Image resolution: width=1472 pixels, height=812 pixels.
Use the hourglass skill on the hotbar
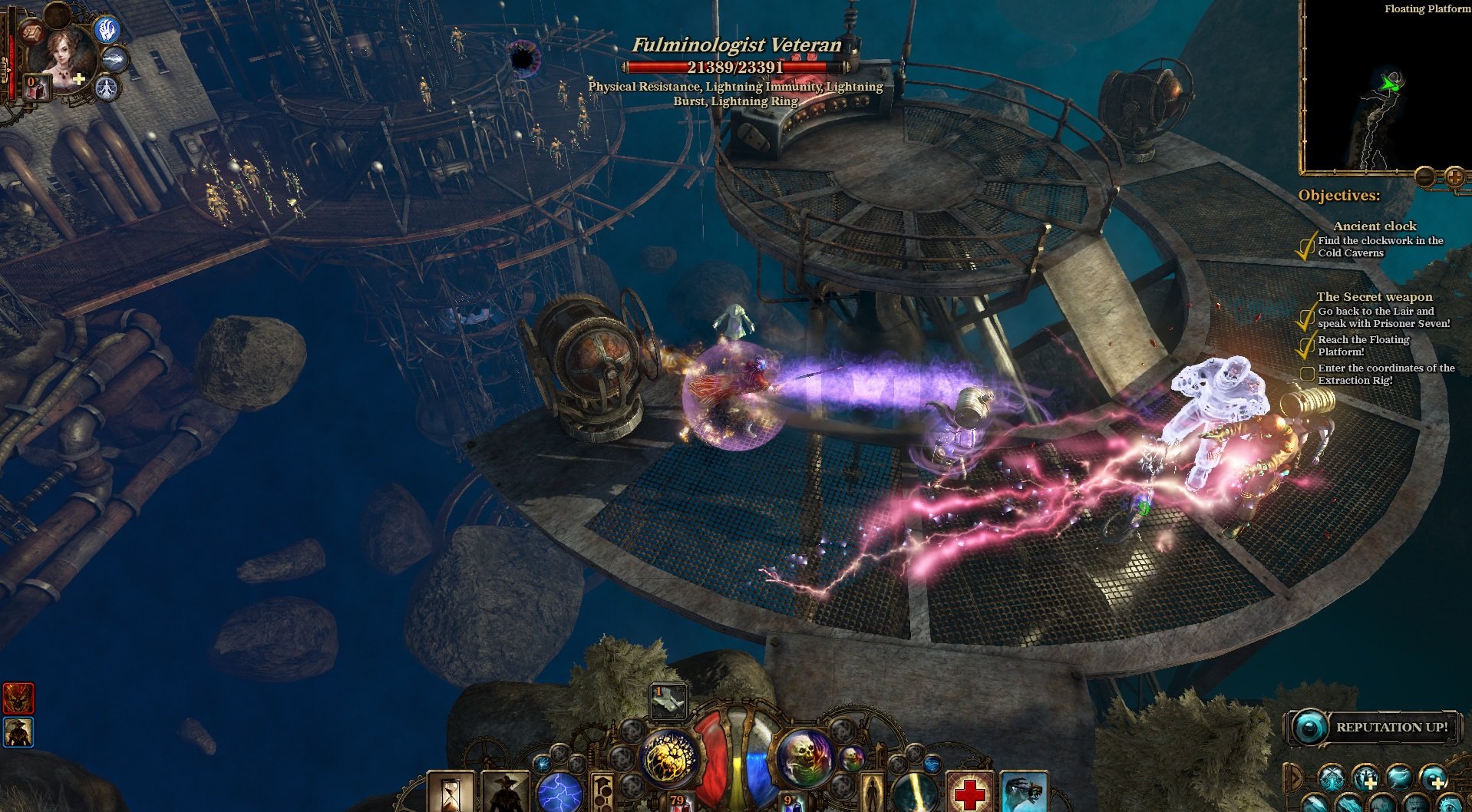[451, 794]
